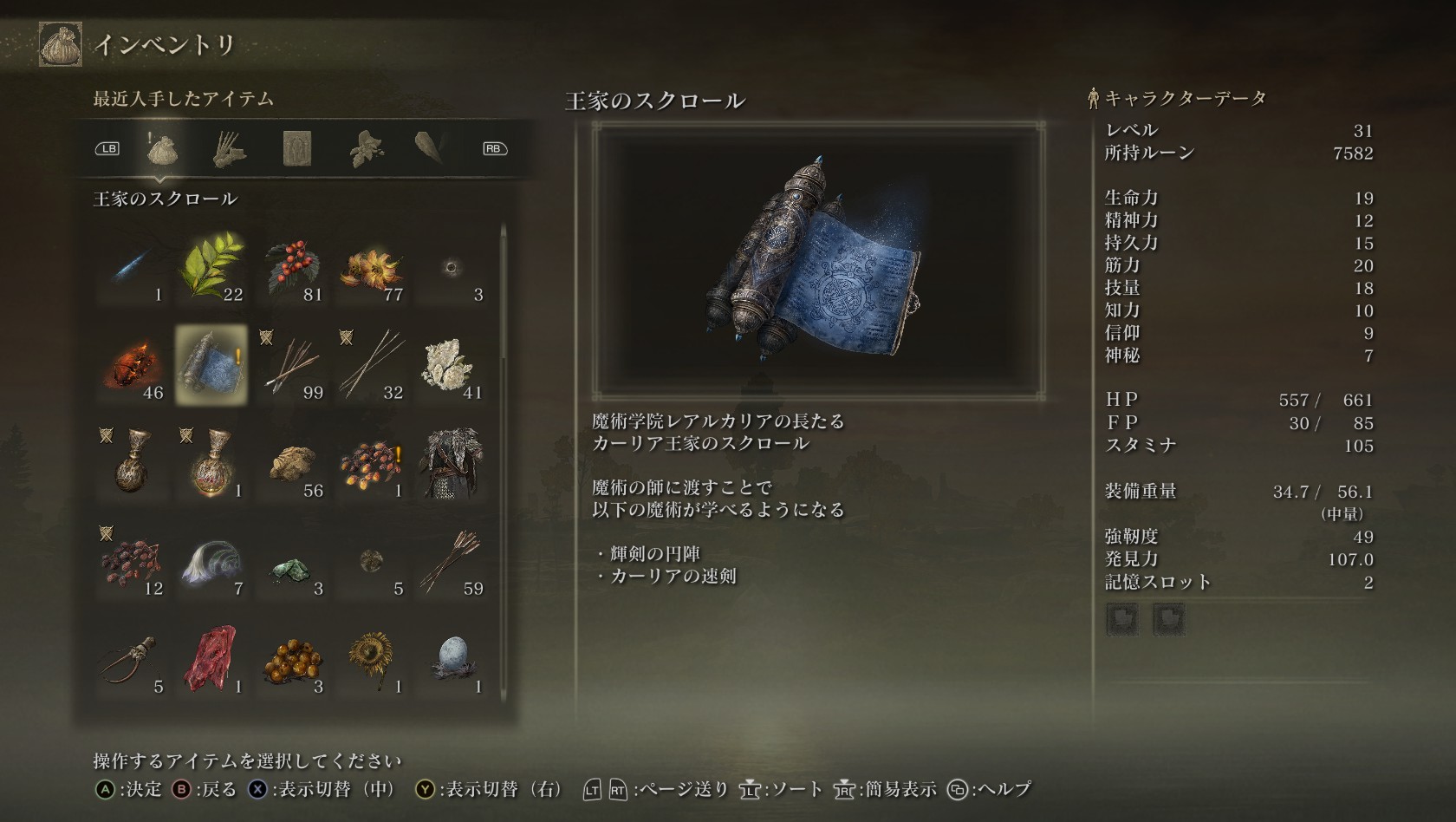Pick the pale blue egg in nest
The width and height of the screenshot is (1456, 822).
452,659
